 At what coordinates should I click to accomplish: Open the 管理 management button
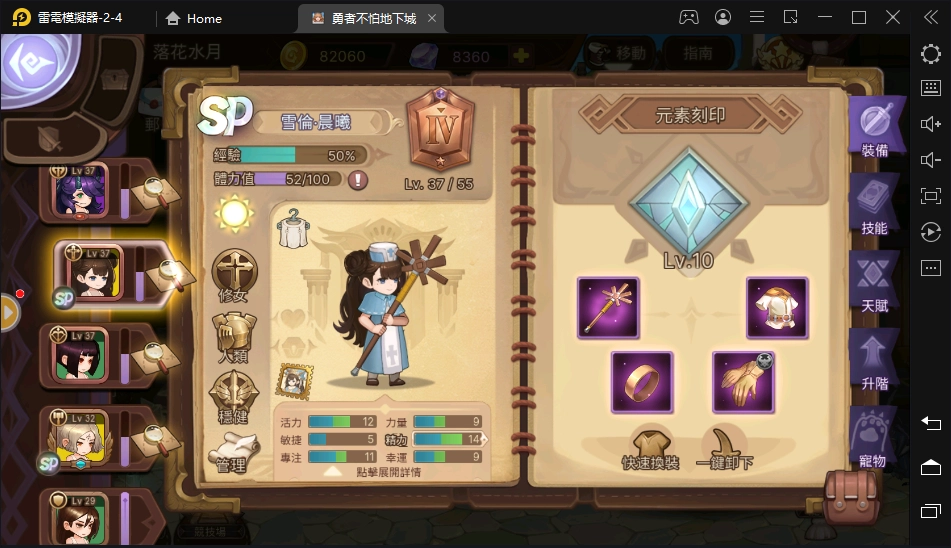(232, 452)
